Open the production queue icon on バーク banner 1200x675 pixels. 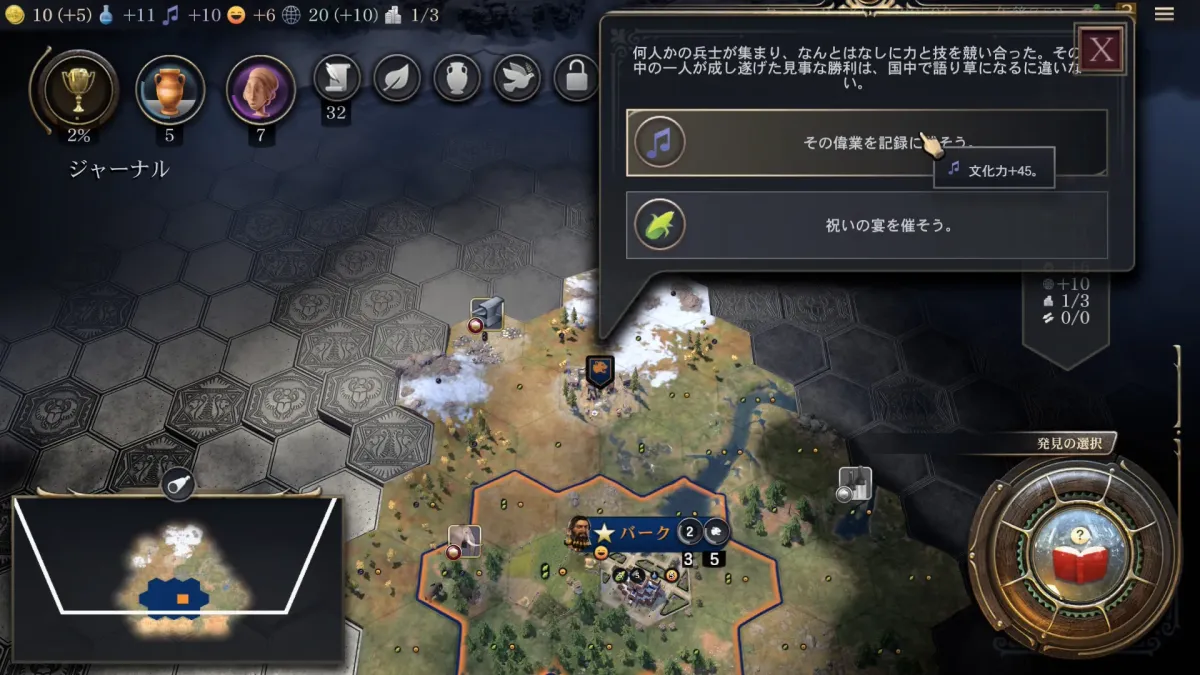pyautogui.click(x=716, y=532)
